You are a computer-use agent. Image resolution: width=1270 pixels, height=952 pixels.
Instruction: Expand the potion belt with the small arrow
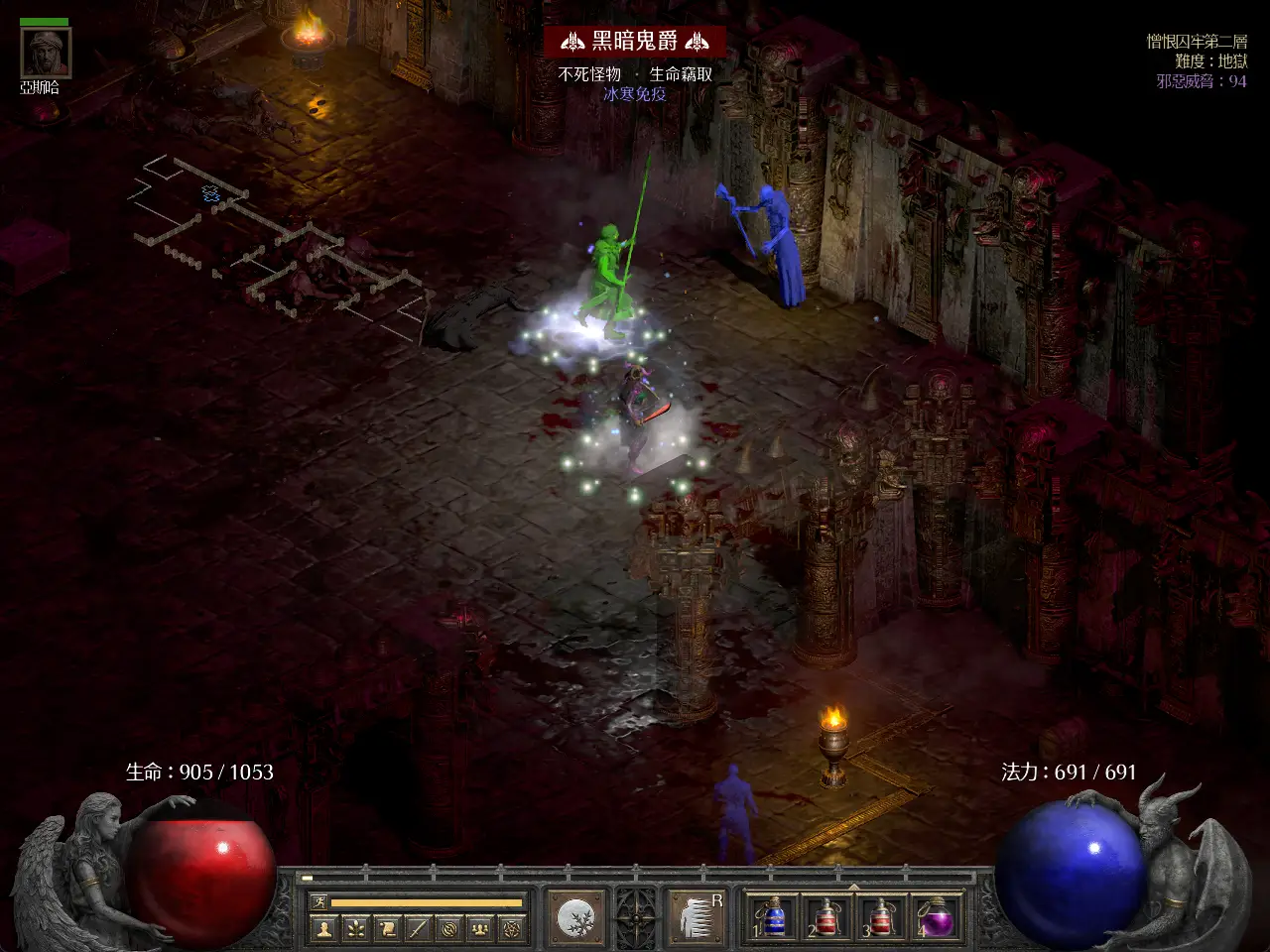[853, 885]
